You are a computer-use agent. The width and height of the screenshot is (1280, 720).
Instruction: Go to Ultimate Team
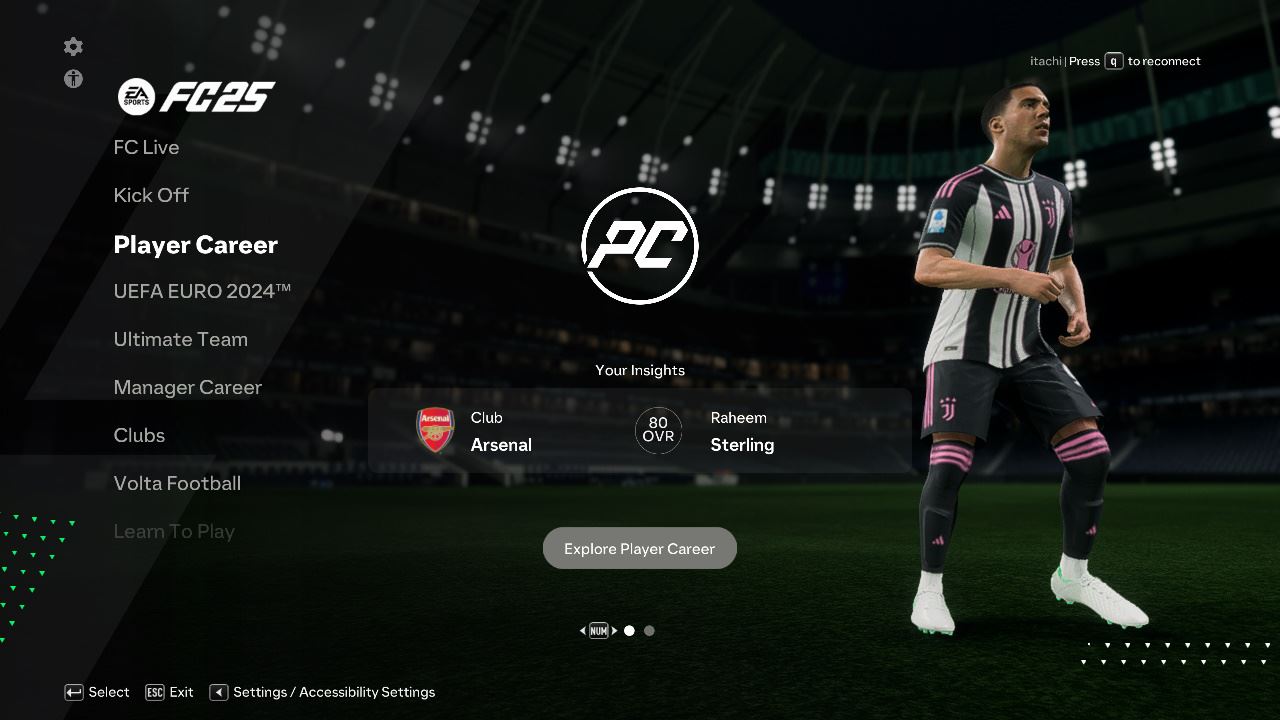pyautogui.click(x=181, y=339)
